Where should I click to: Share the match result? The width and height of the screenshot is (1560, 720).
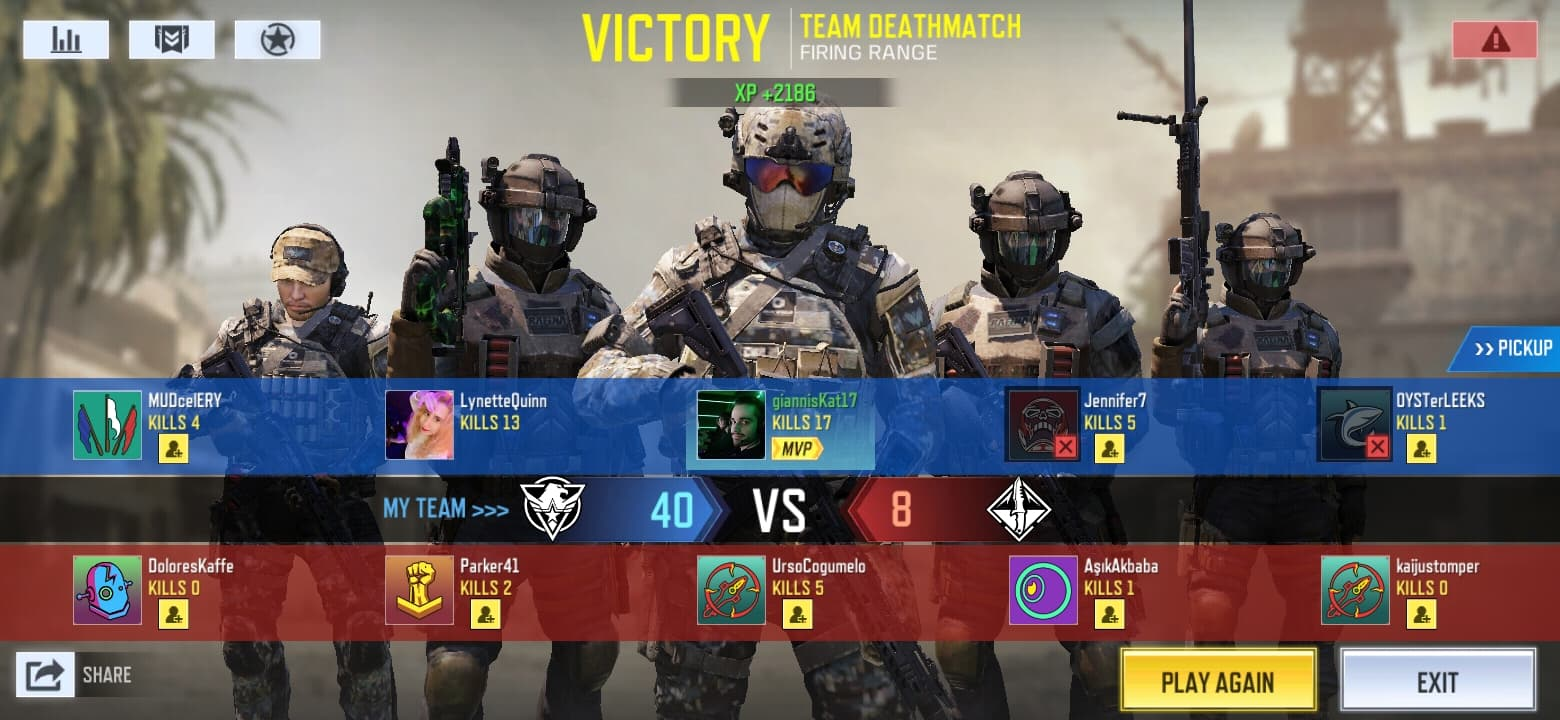46,675
